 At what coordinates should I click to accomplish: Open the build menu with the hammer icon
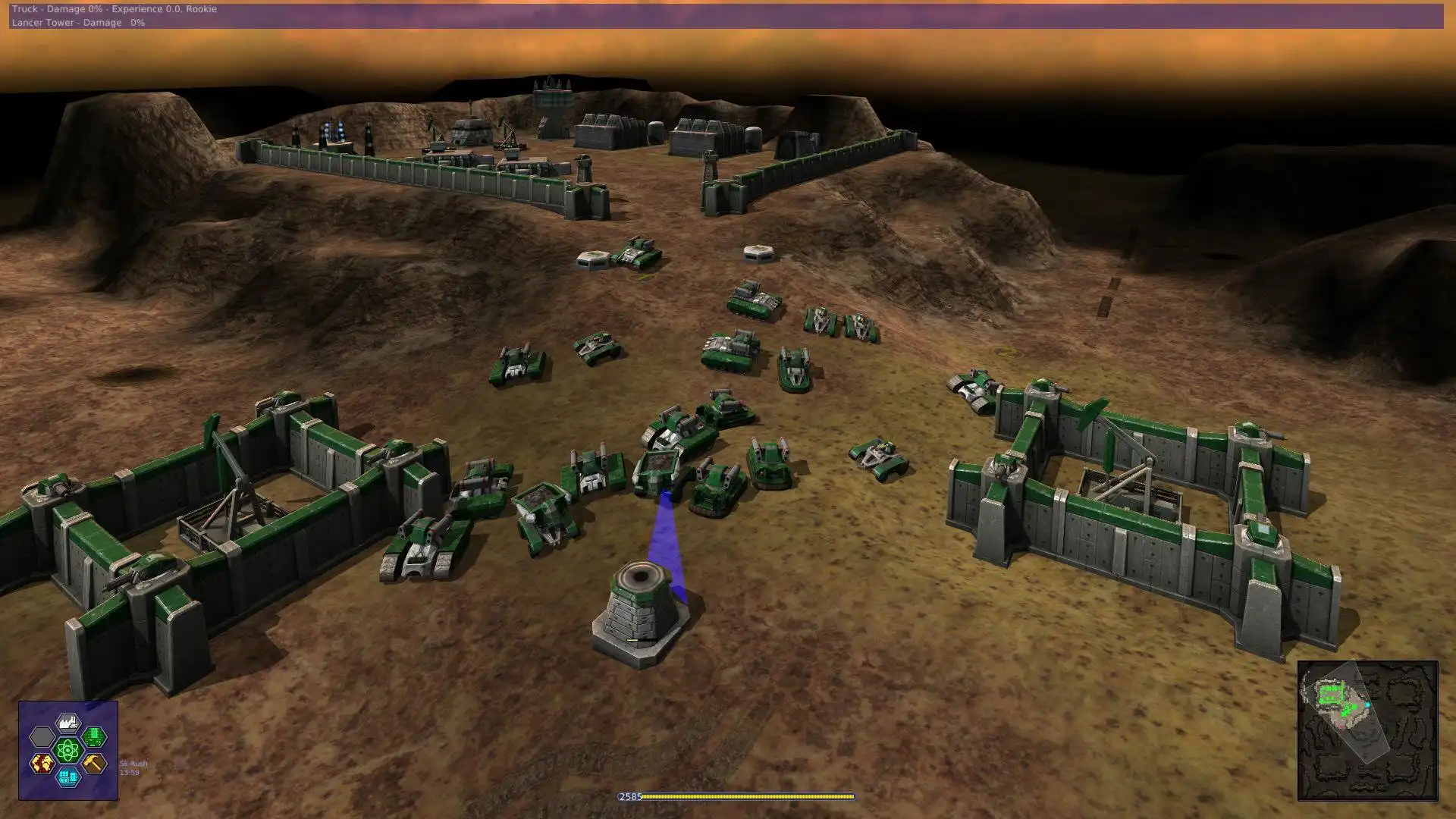[94, 763]
